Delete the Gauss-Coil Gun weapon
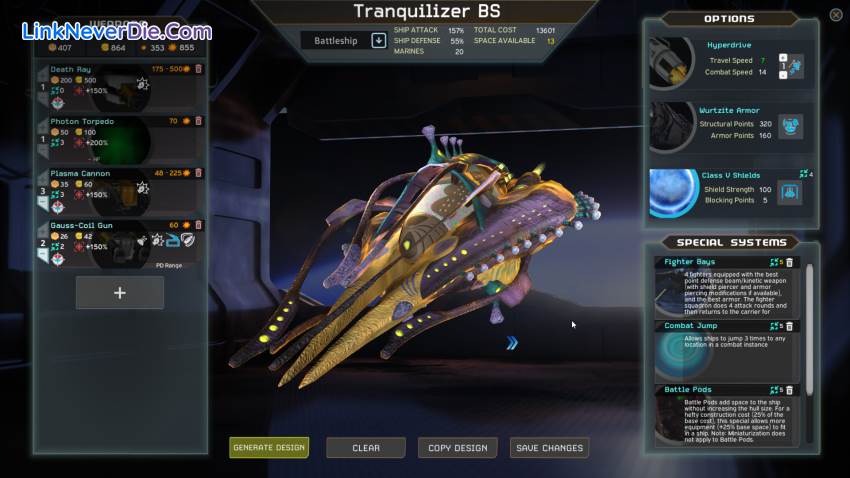850x478 pixels. [x=198, y=225]
